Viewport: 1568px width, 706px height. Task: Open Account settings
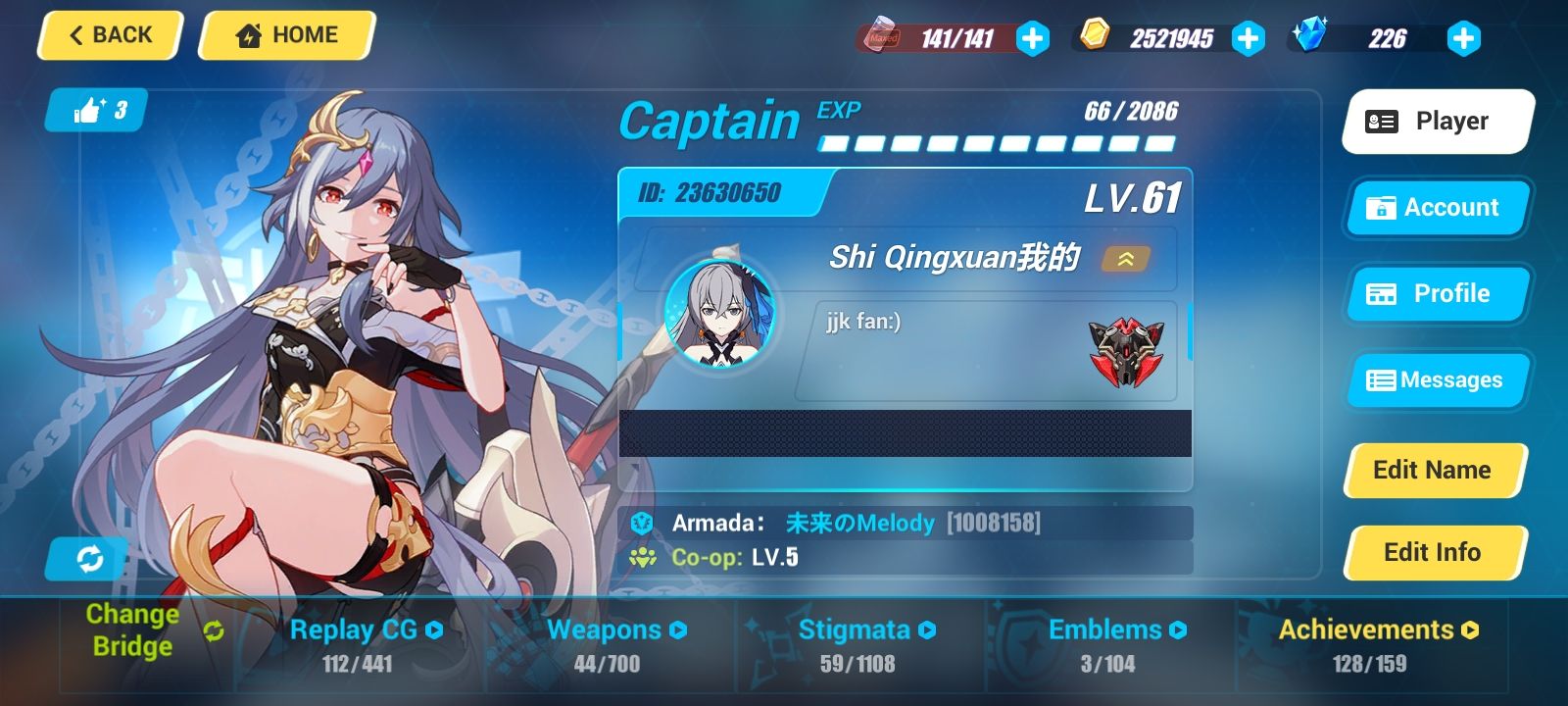(x=1436, y=208)
